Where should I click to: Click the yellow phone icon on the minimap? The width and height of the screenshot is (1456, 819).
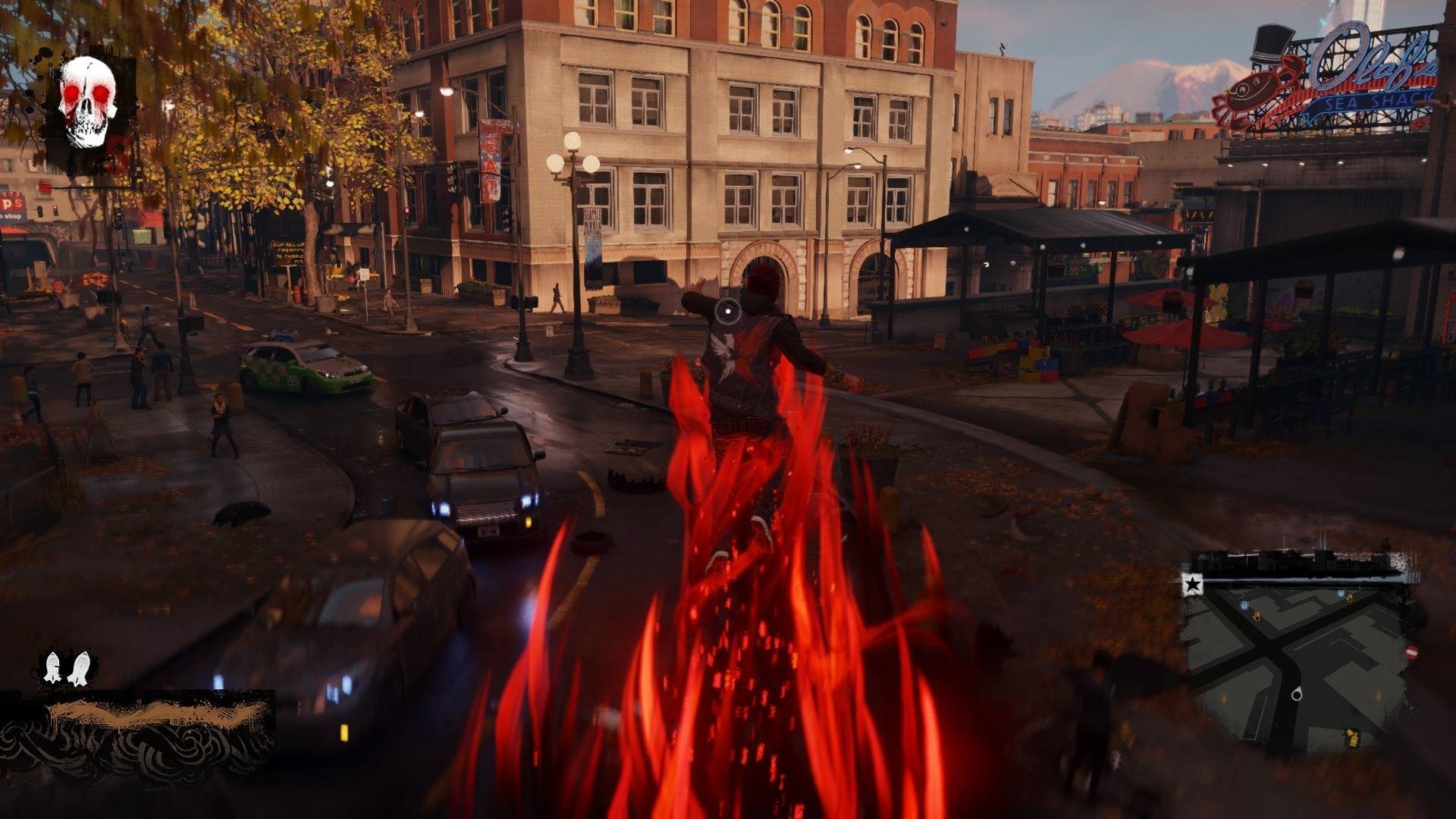point(1352,738)
